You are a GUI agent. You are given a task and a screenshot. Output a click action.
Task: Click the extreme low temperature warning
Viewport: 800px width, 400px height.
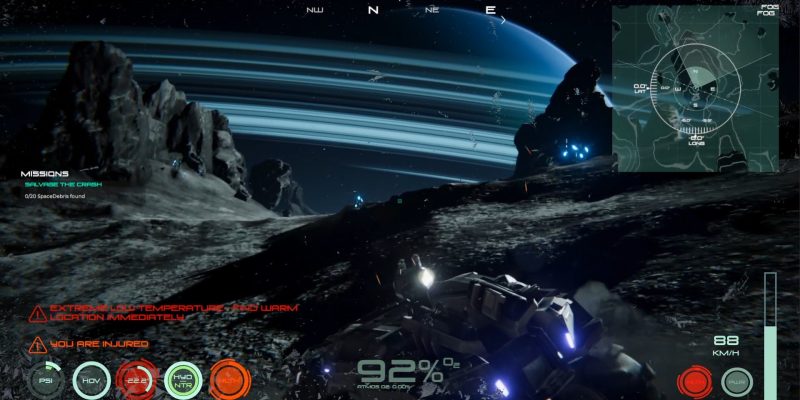[165, 312]
